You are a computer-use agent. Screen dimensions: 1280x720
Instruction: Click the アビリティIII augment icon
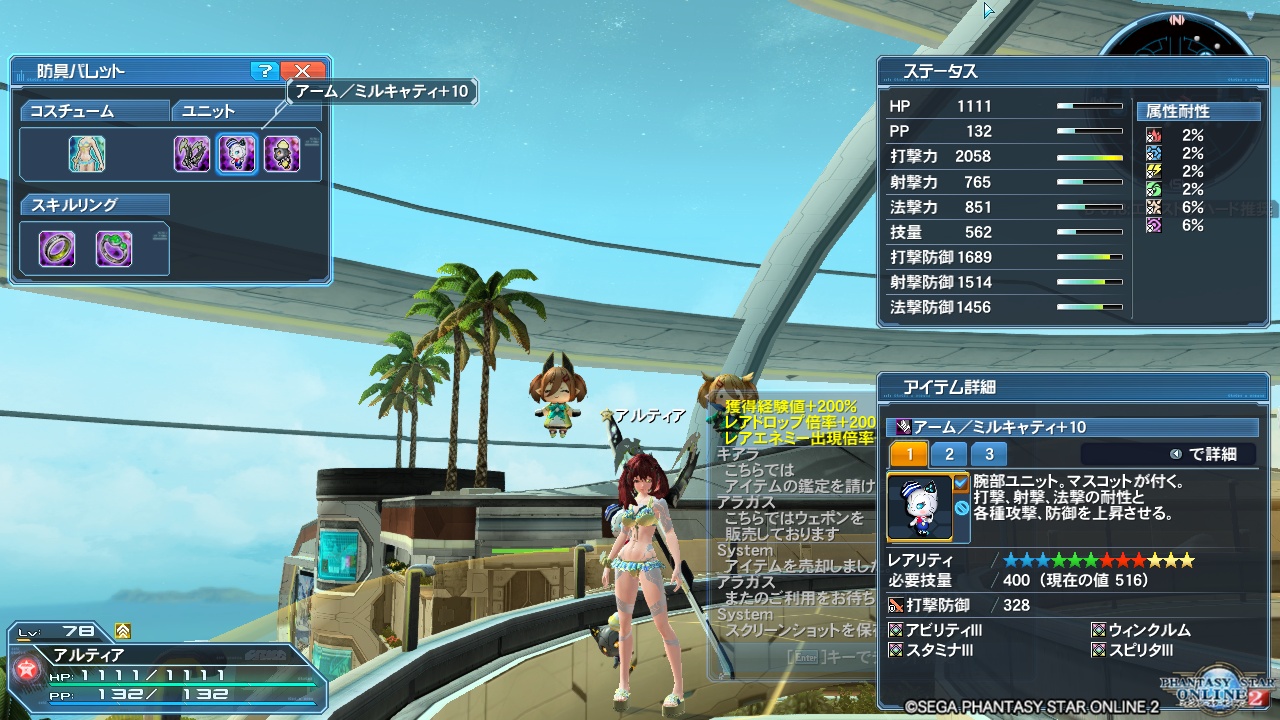[x=895, y=630]
